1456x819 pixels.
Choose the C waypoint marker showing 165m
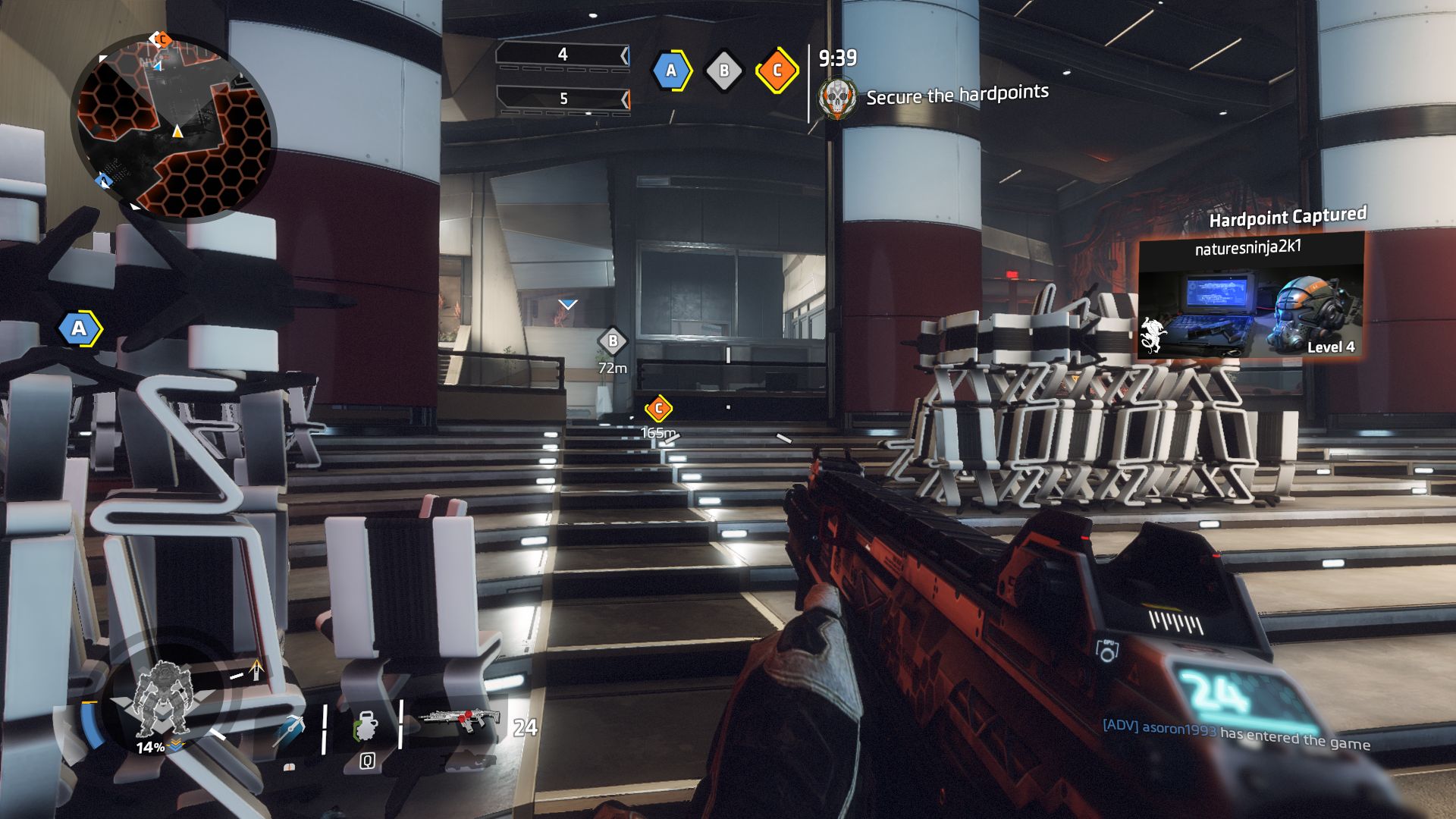point(658,409)
